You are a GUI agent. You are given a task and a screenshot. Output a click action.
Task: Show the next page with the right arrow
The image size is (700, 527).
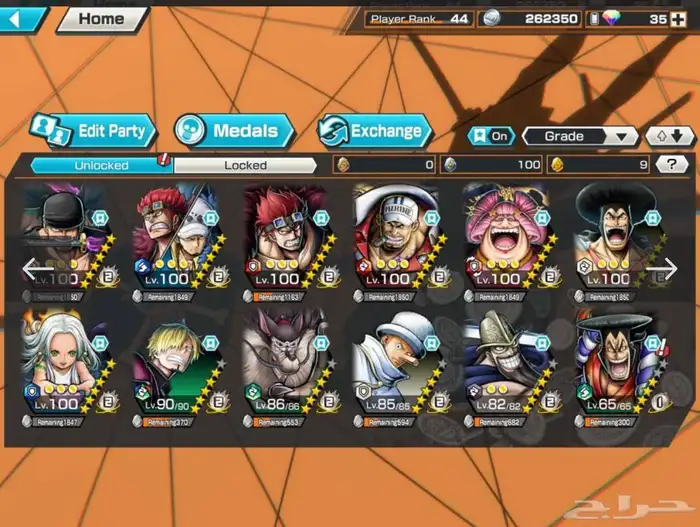(662, 267)
